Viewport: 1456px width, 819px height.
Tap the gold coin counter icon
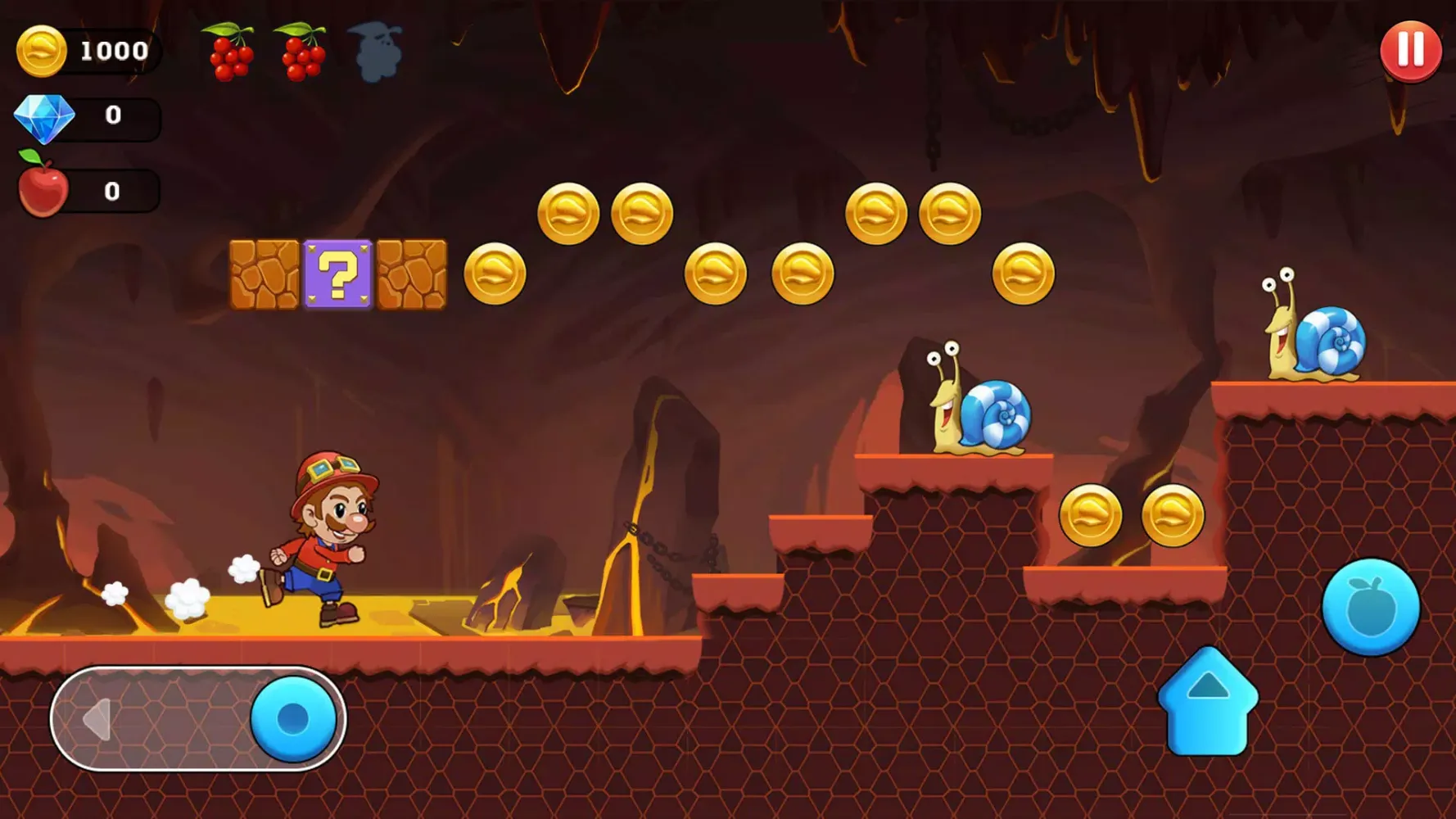(x=41, y=51)
